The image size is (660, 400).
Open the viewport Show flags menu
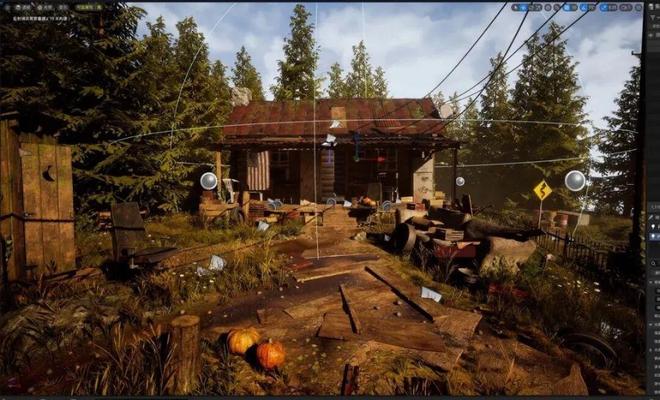[62, 7]
